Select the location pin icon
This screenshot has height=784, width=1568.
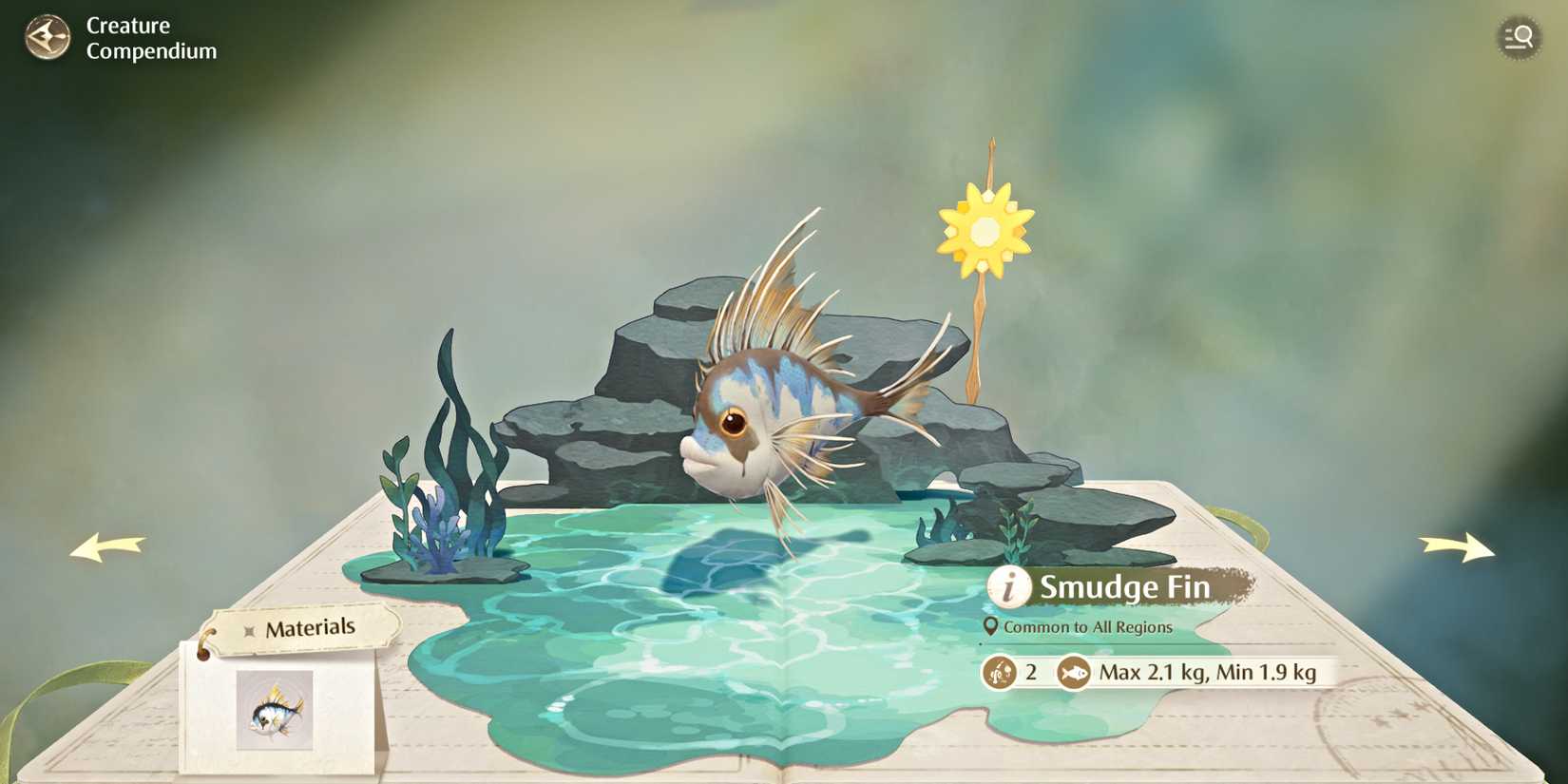991,627
